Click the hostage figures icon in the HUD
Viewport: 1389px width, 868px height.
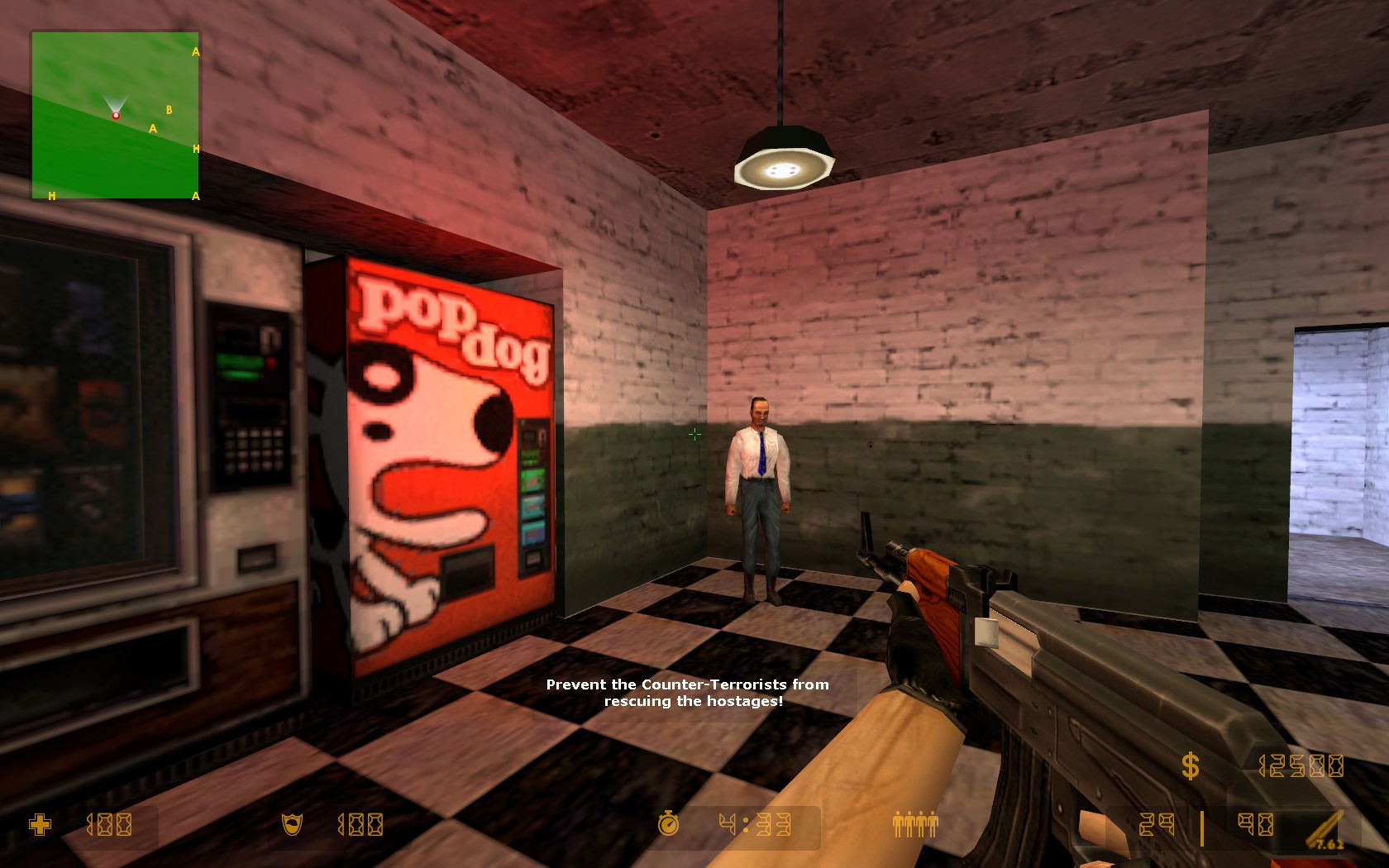(x=914, y=823)
